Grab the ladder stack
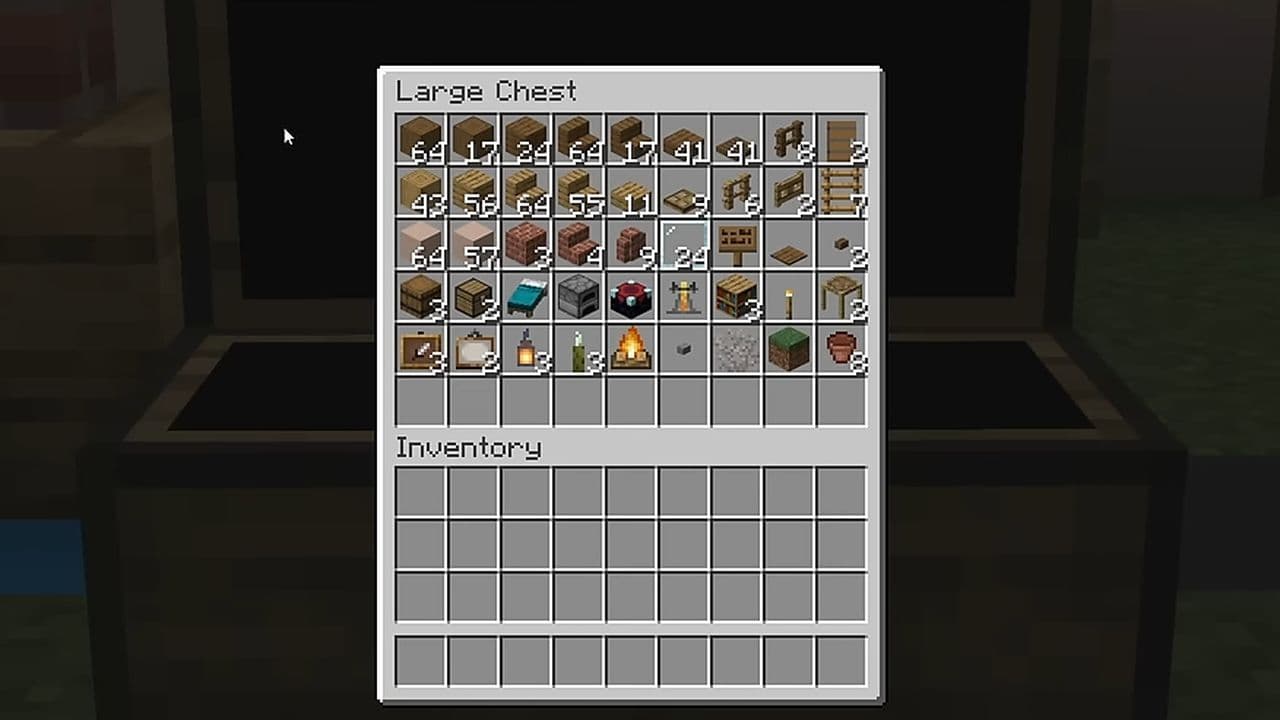The width and height of the screenshot is (1280, 720). click(x=842, y=191)
